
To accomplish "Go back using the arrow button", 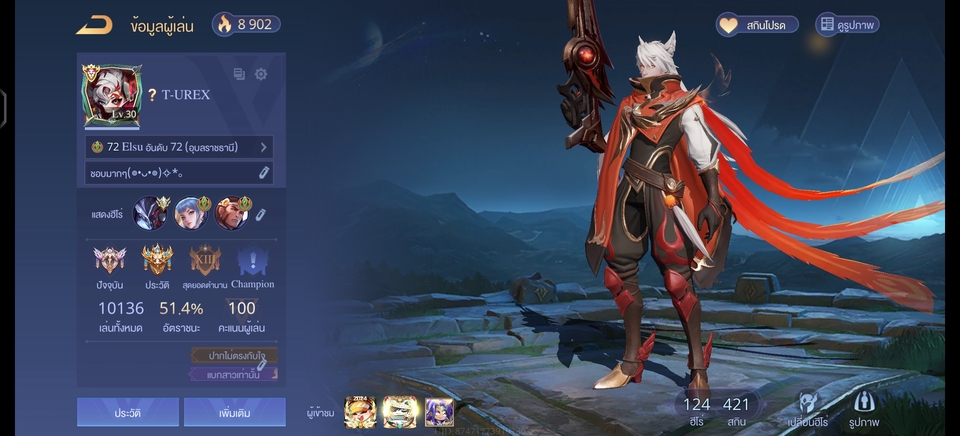I will pos(94,24).
